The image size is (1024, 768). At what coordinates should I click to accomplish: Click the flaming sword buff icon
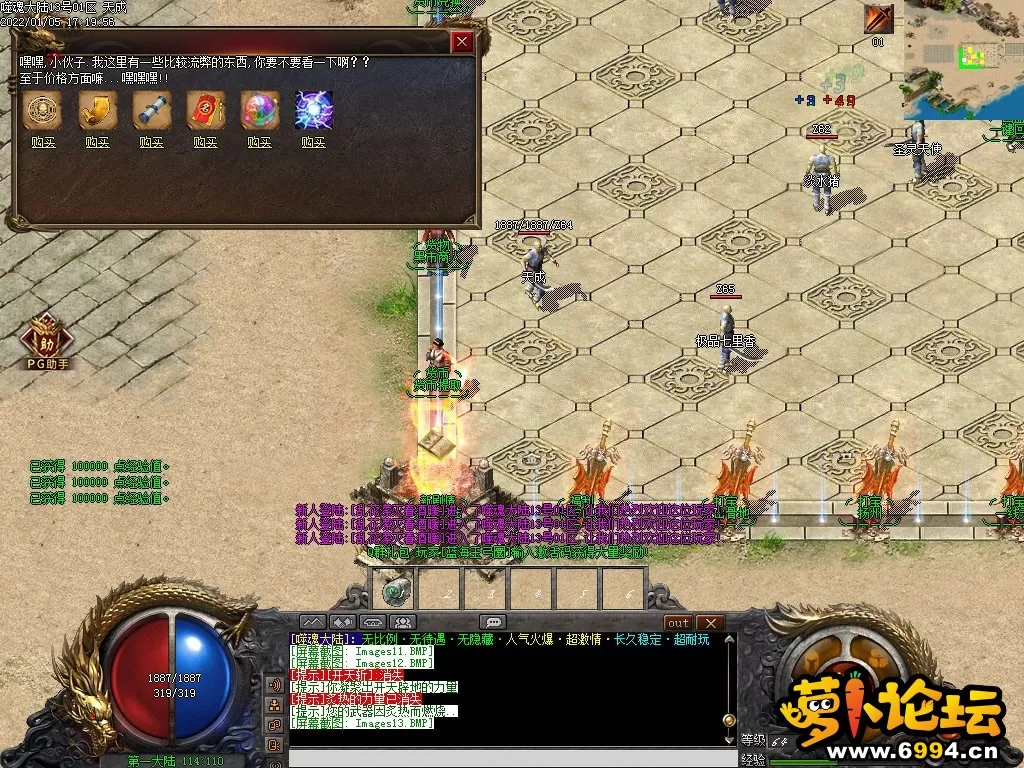878,19
